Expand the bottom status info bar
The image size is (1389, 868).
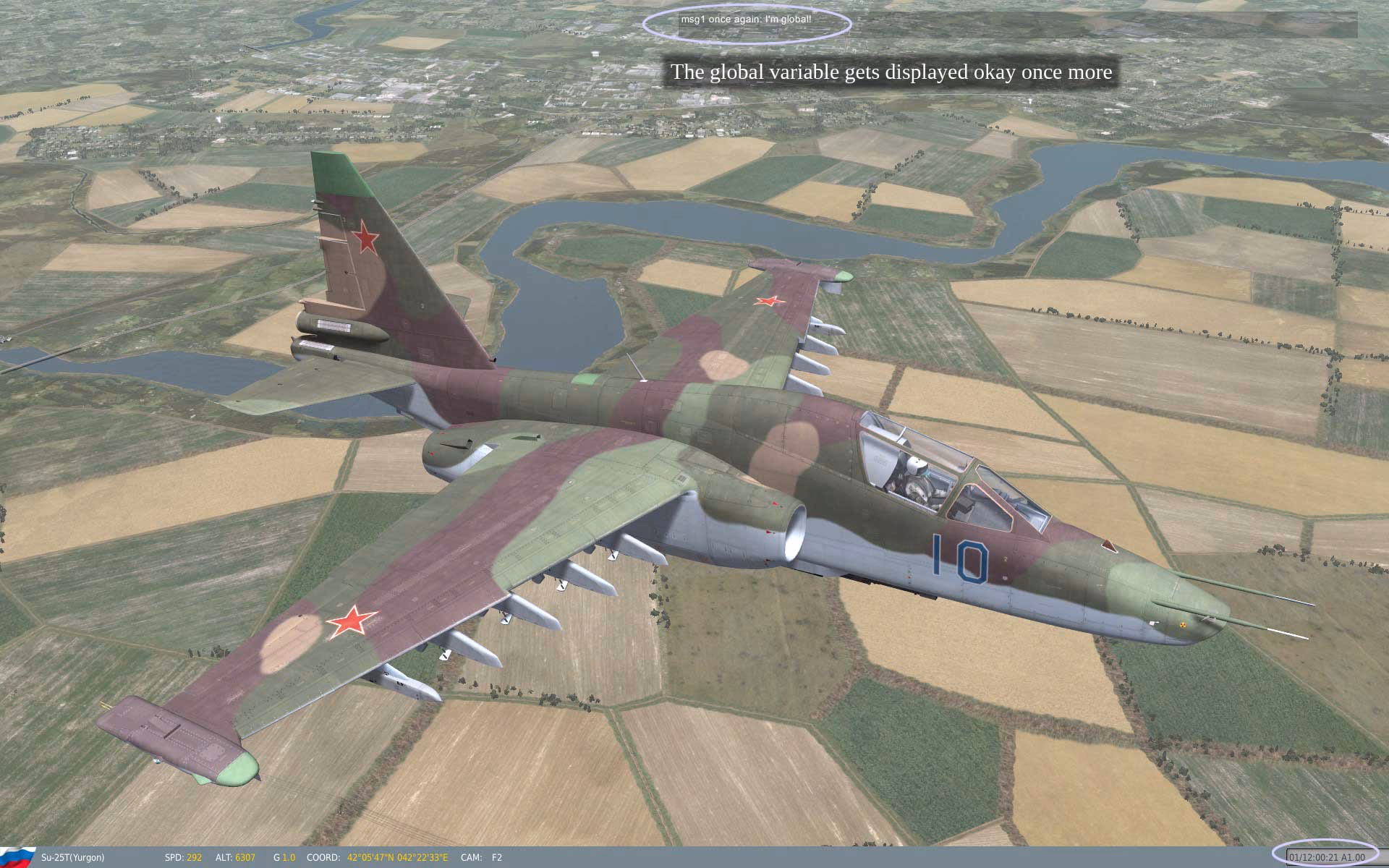[x=694, y=856]
